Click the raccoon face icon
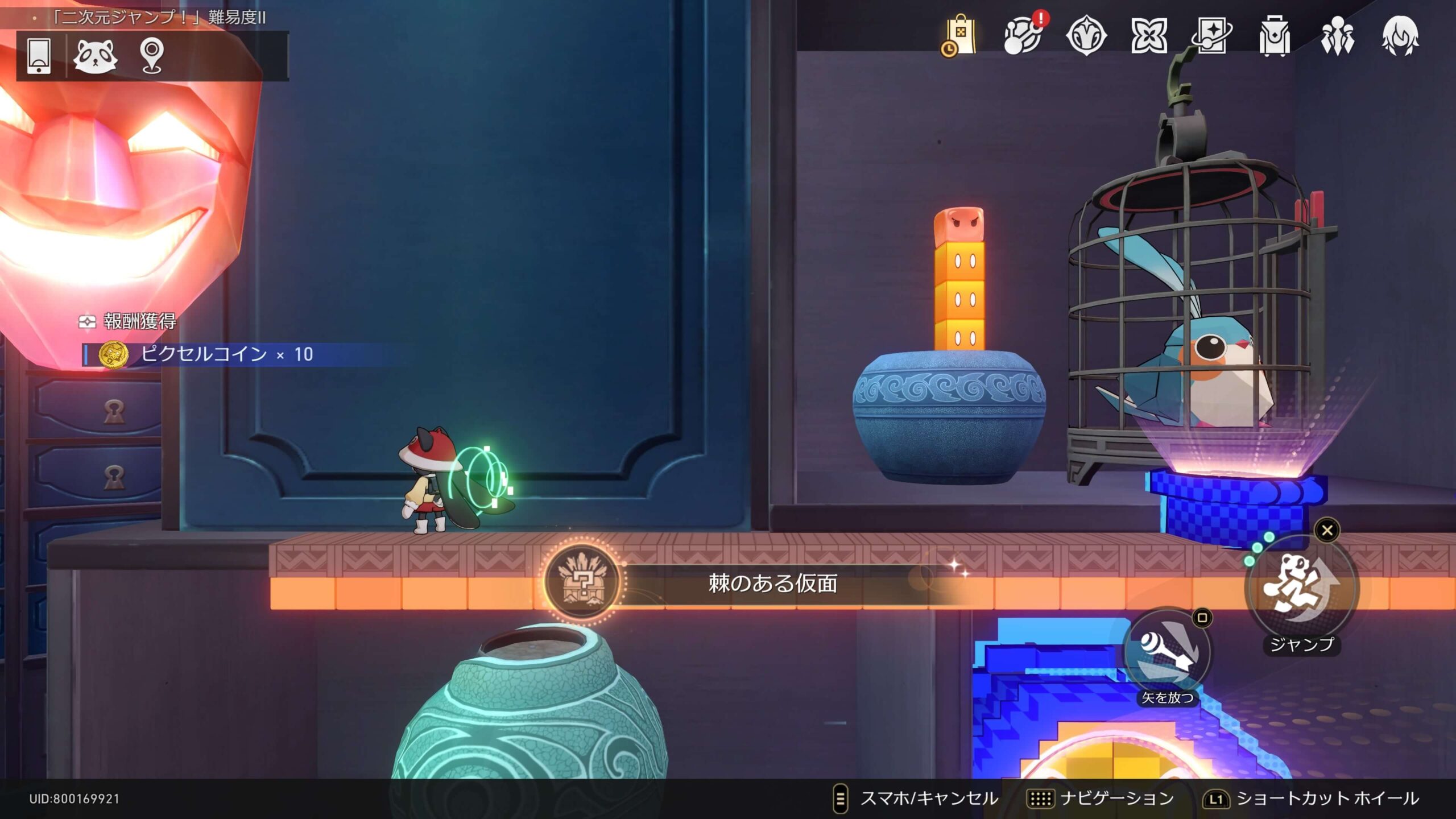Screen dimensions: 1456x819 click(x=95, y=56)
